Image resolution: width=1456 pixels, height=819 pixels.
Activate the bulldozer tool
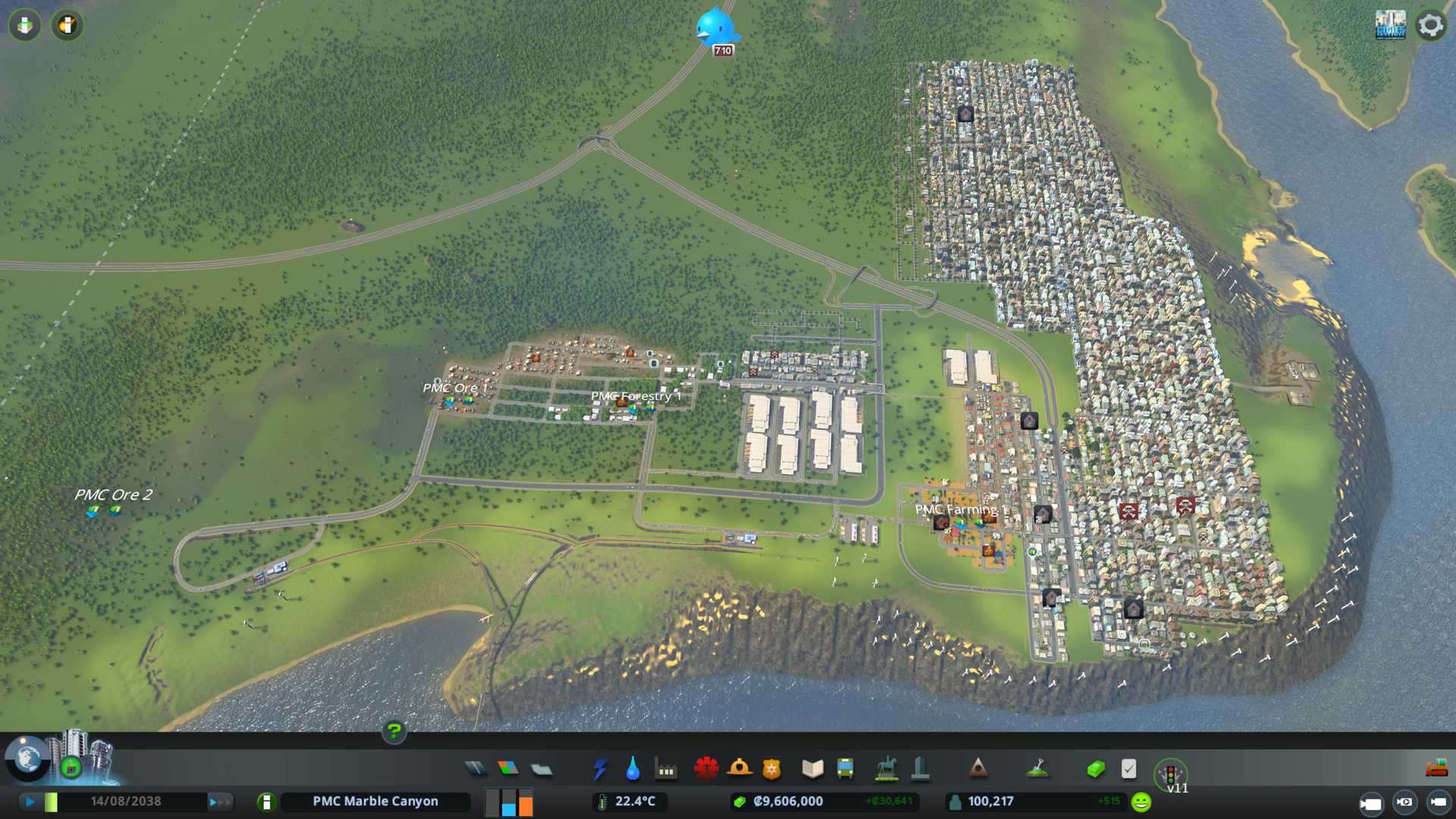click(x=1436, y=769)
